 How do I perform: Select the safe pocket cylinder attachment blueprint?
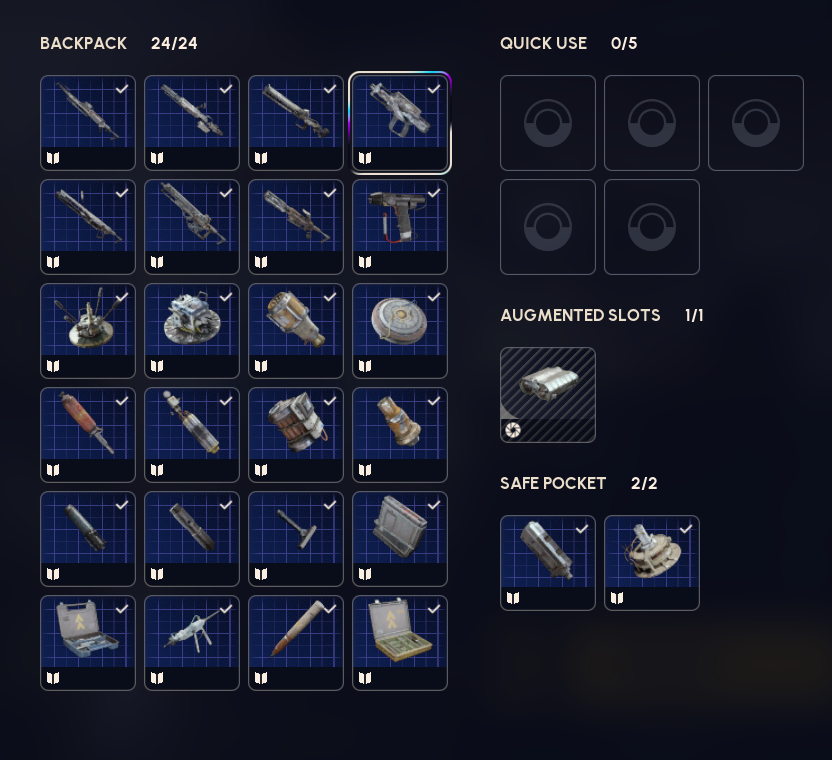click(548, 562)
